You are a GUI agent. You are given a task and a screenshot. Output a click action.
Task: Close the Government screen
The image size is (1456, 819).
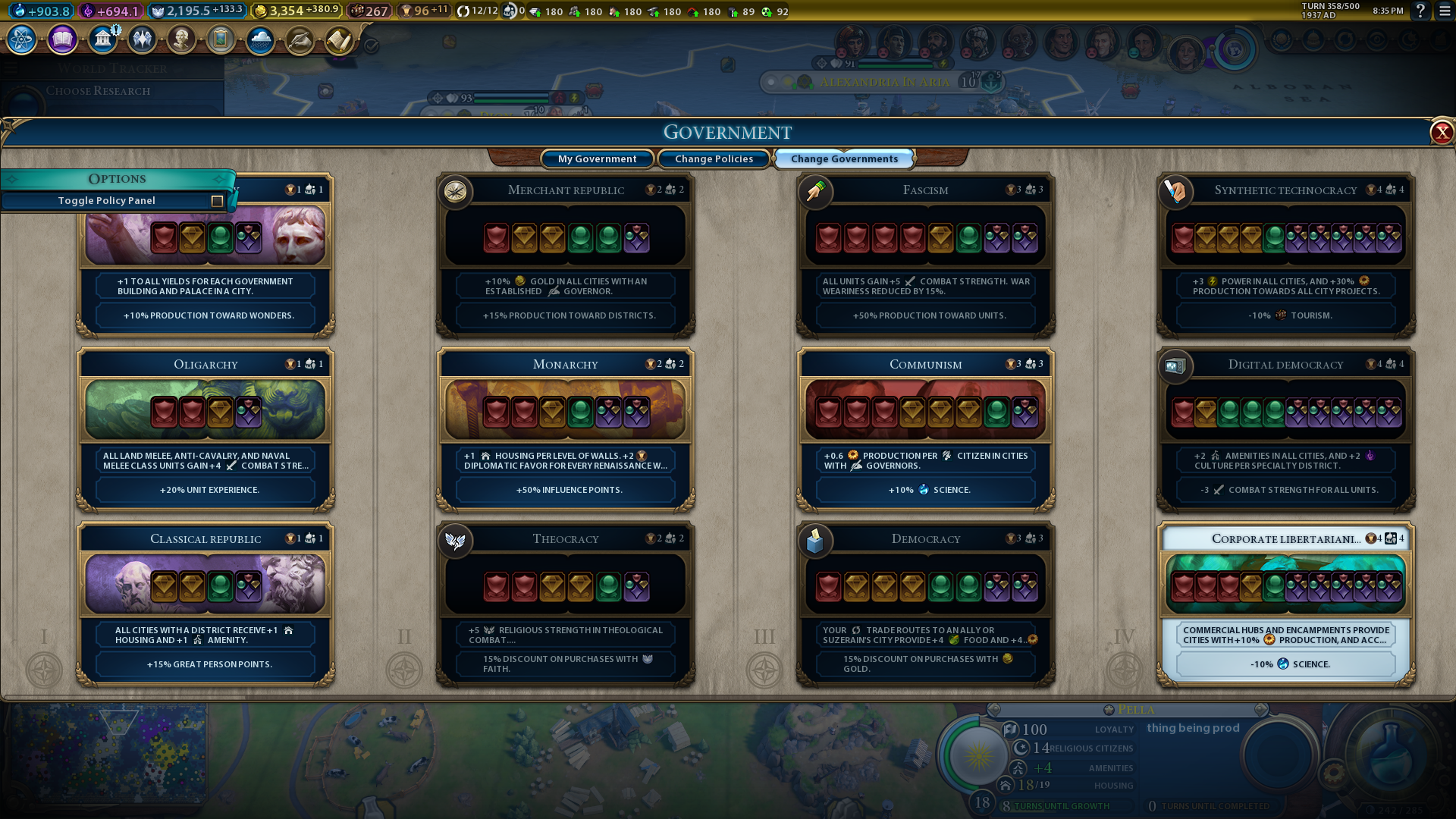tap(1441, 133)
